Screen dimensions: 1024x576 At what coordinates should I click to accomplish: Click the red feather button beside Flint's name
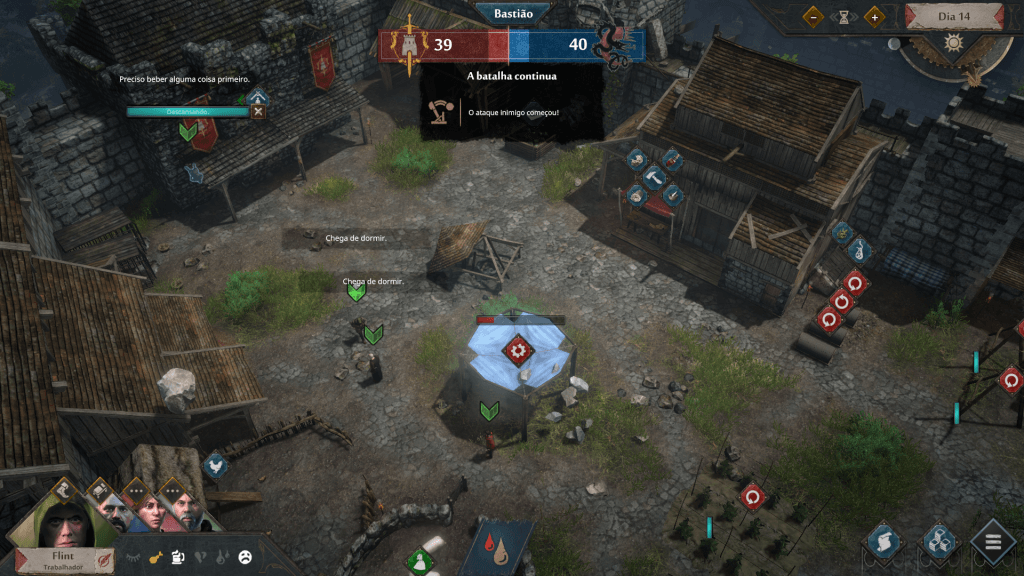[x=105, y=559]
